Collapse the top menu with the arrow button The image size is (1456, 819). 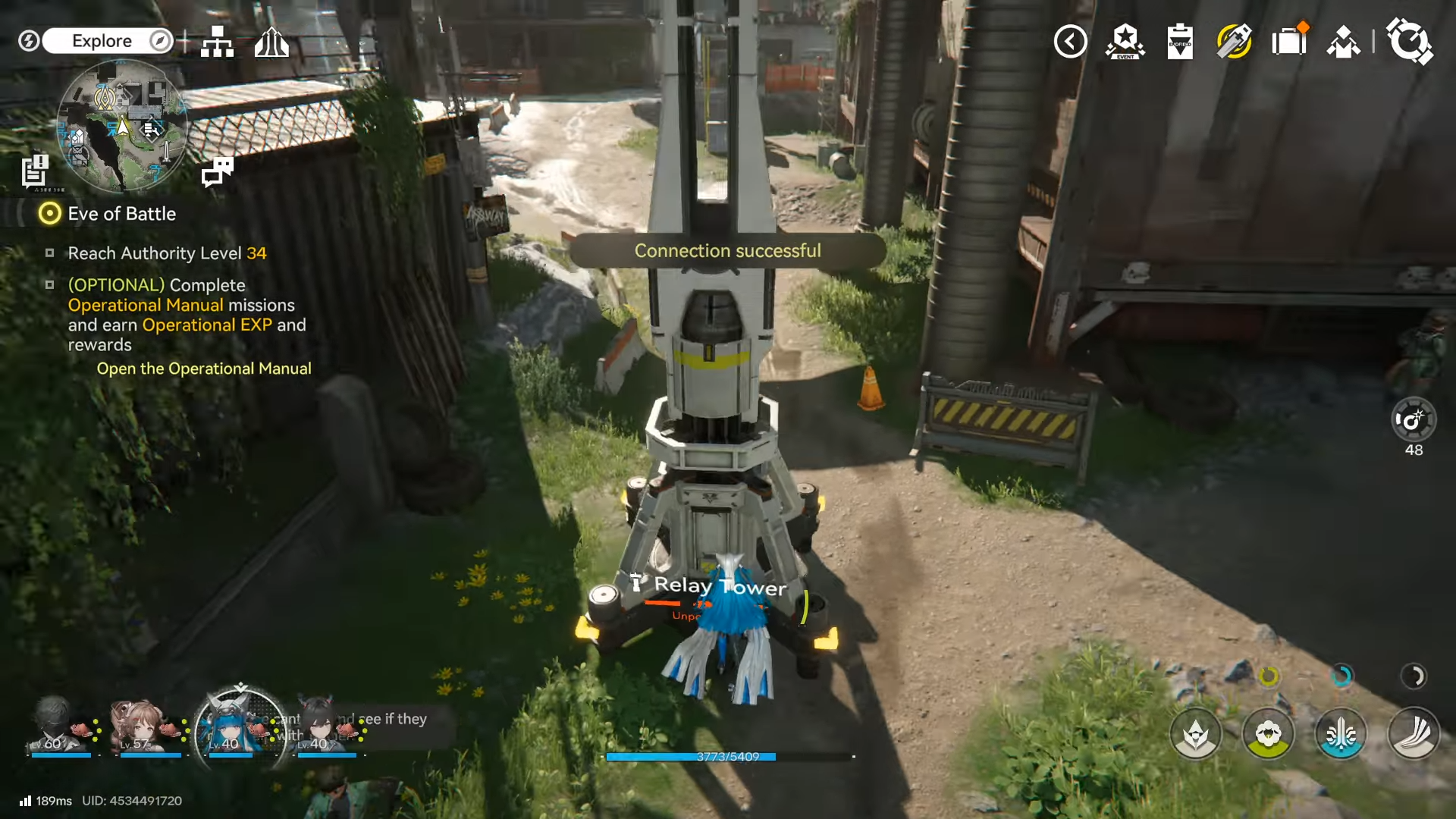[x=1070, y=42]
